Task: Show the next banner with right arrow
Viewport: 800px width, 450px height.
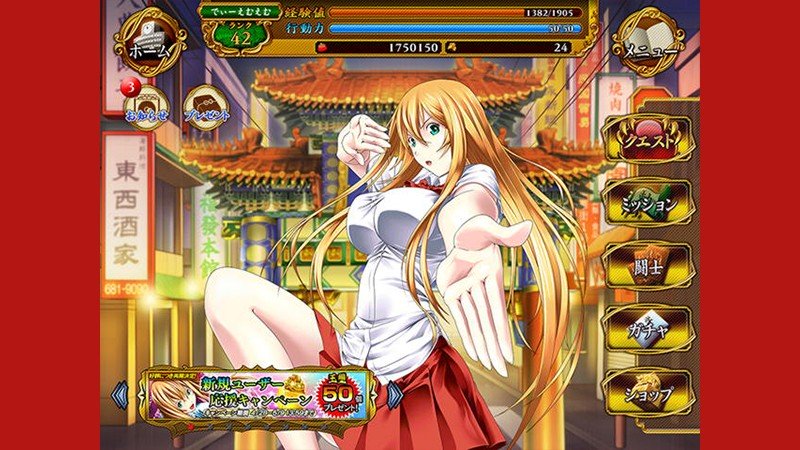Action: pyautogui.click(x=396, y=396)
